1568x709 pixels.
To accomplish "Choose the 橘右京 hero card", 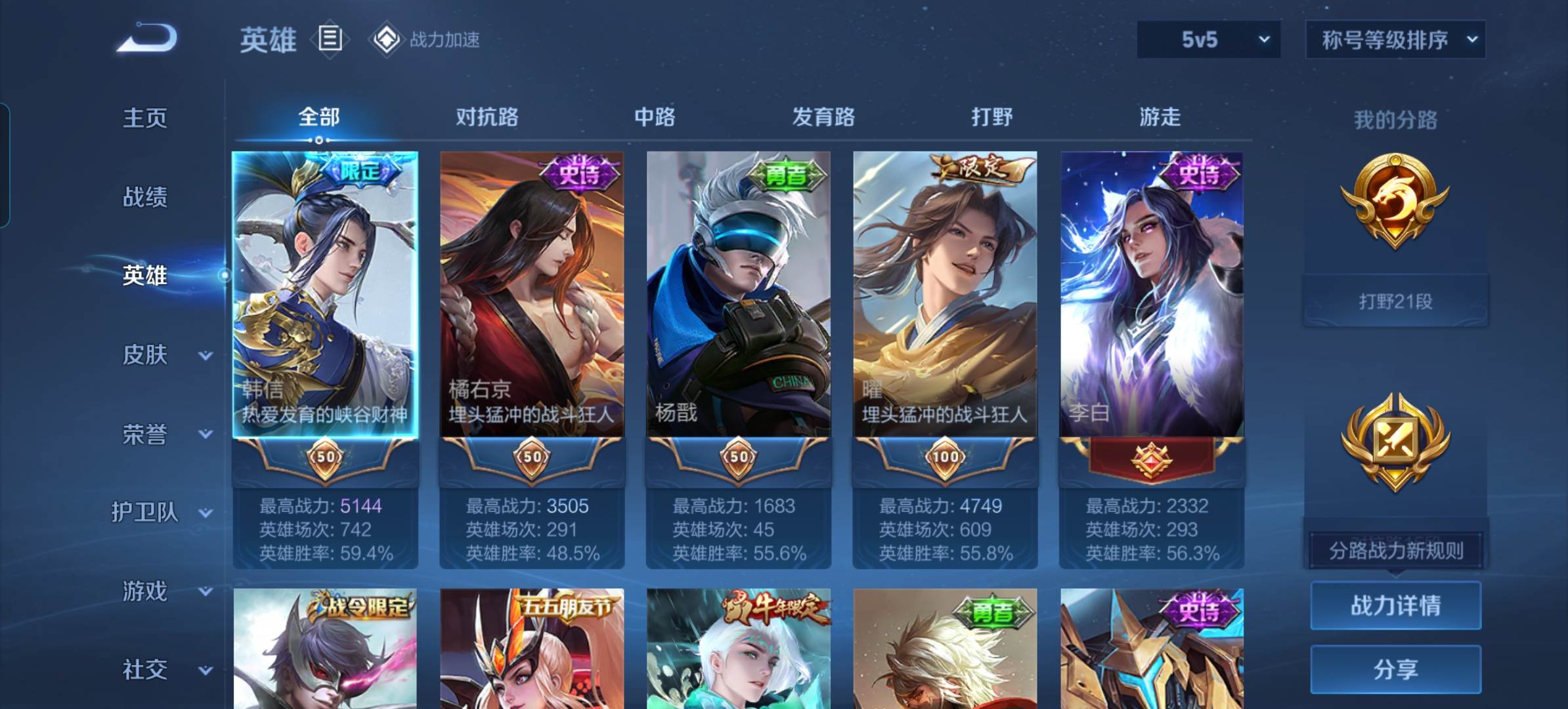I will click(x=532, y=295).
